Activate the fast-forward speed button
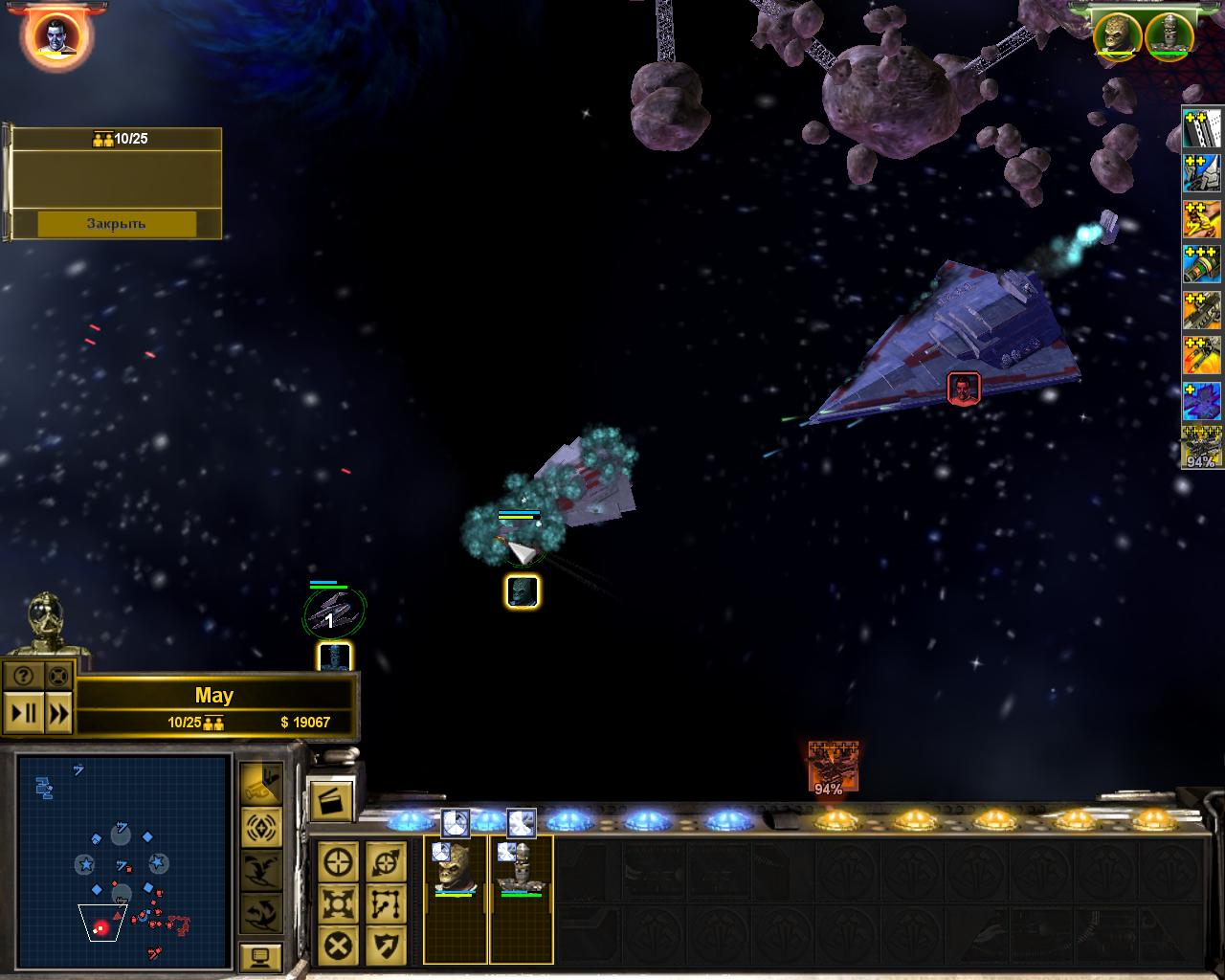Image resolution: width=1225 pixels, height=980 pixels. (x=58, y=713)
